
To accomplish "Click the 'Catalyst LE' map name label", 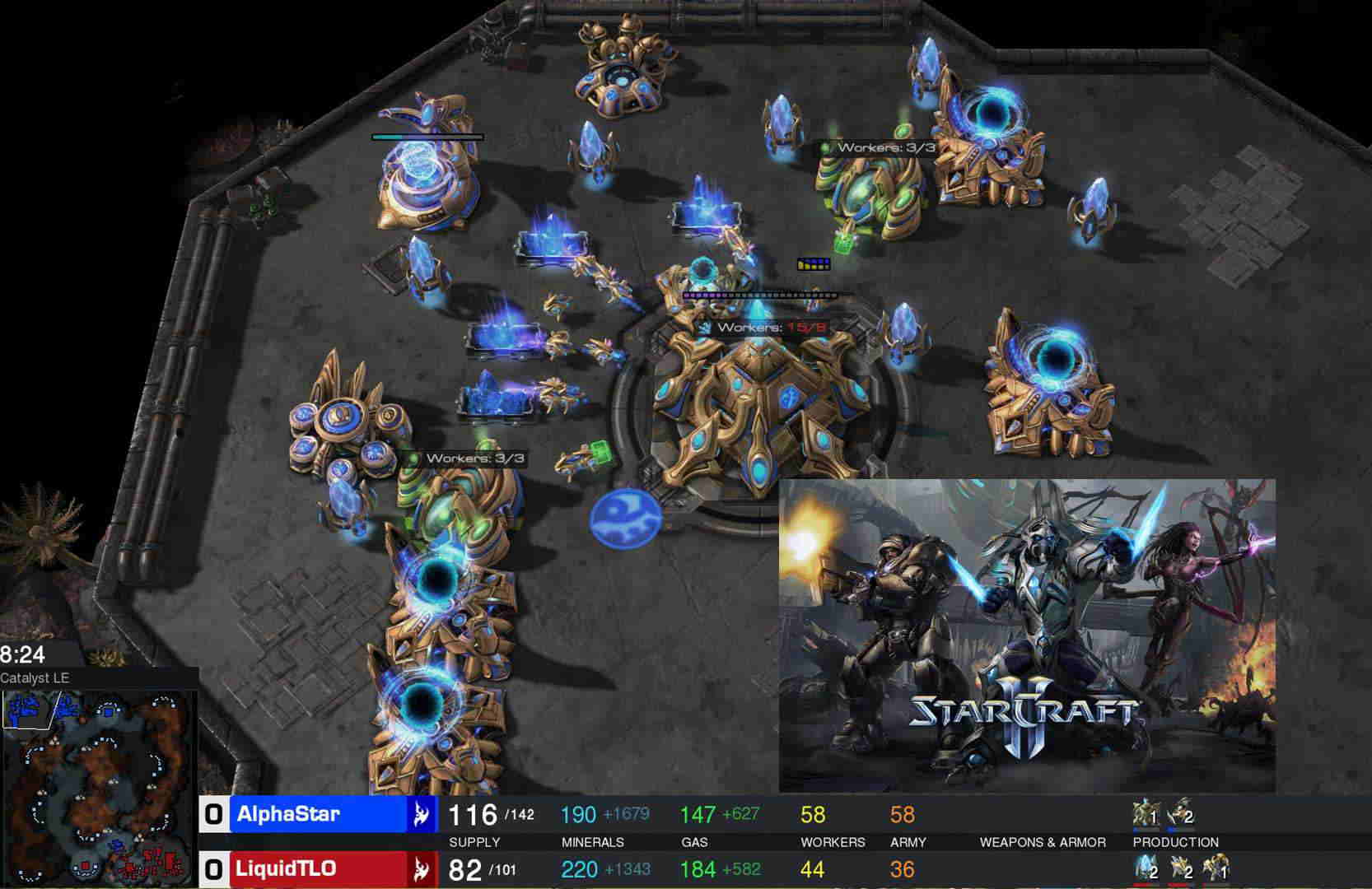I will (36, 677).
